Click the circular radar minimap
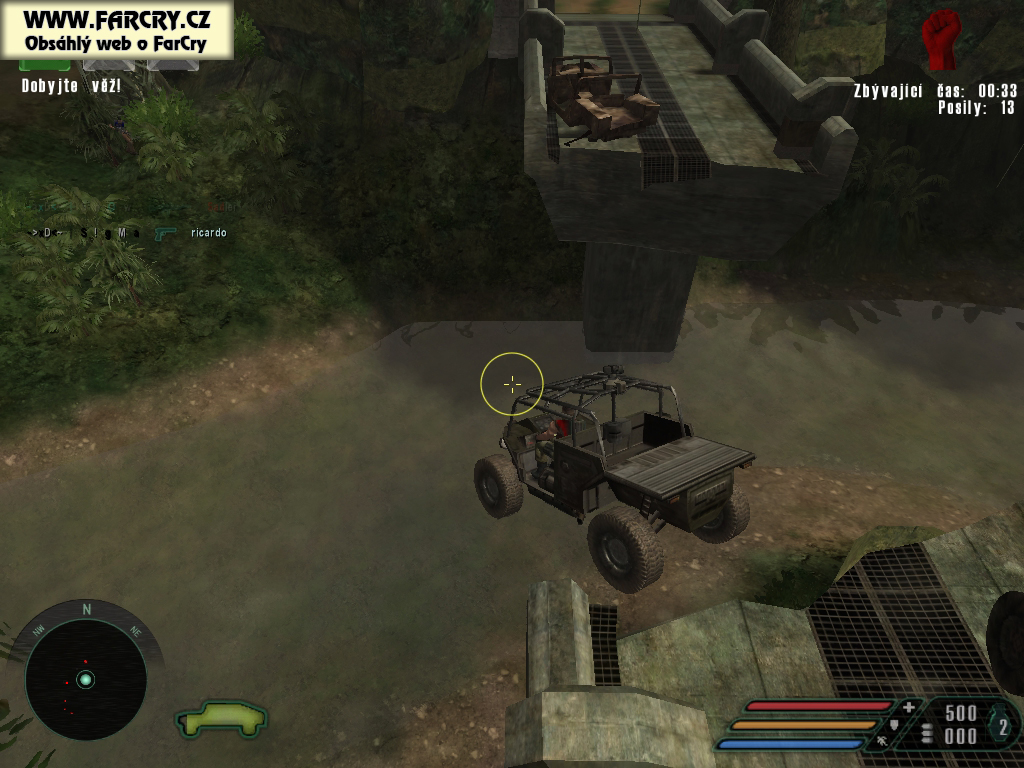1024x768 pixels. tap(86, 679)
